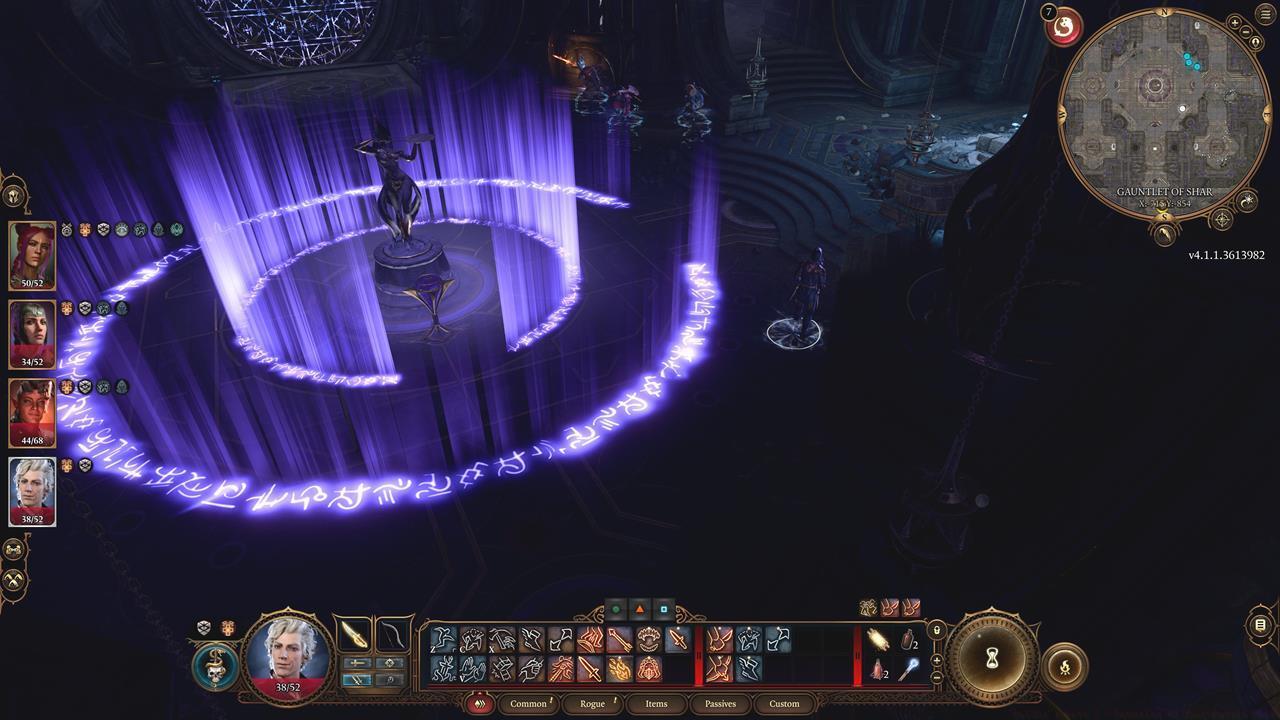Toggle the hotbar lock padlock
The width and height of the screenshot is (1280, 720).
point(937,630)
